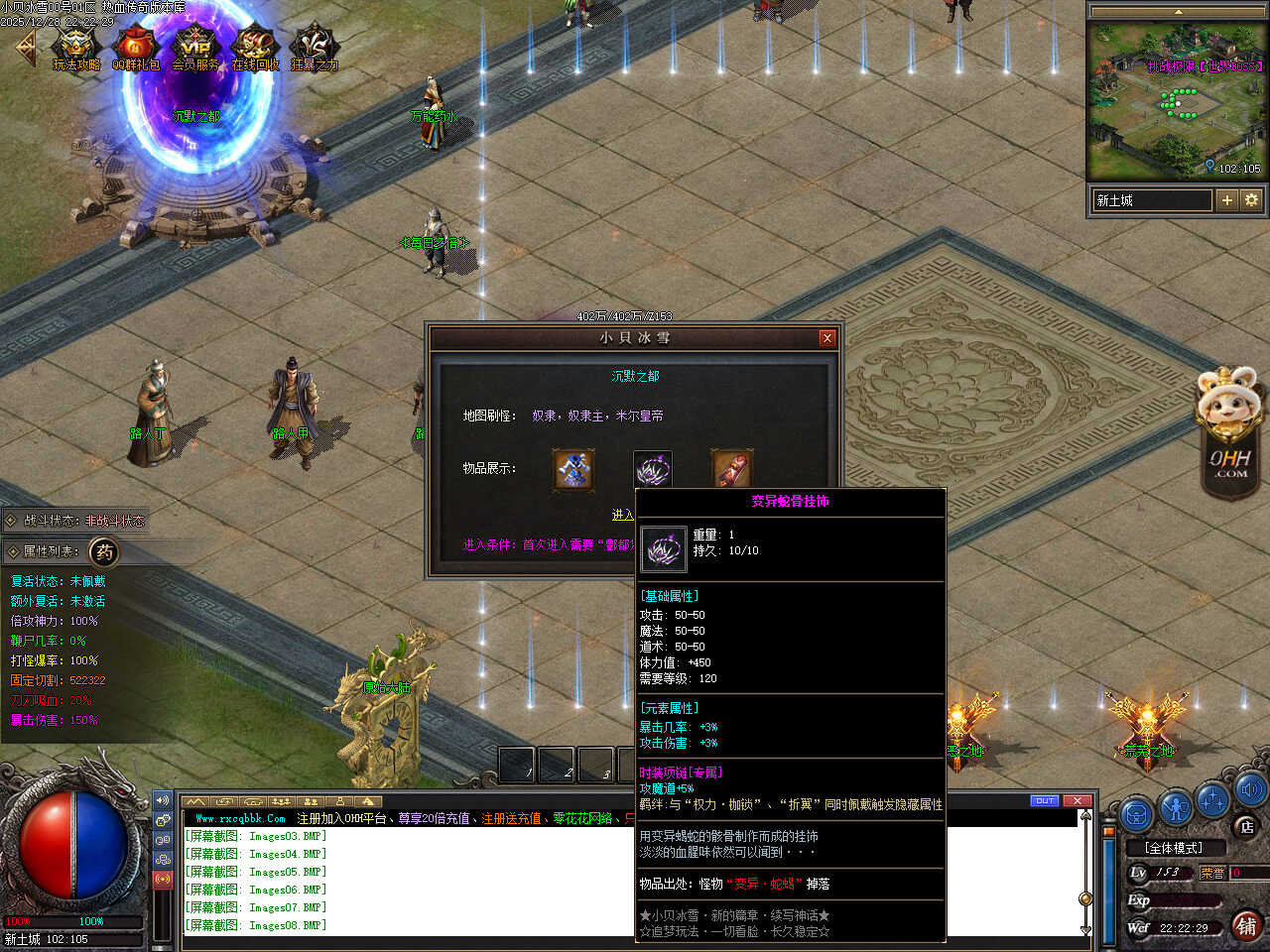The width and height of the screenshot is (1270, 952).
Task: Open the sparkles skills icon
Action: point(1213,798)
